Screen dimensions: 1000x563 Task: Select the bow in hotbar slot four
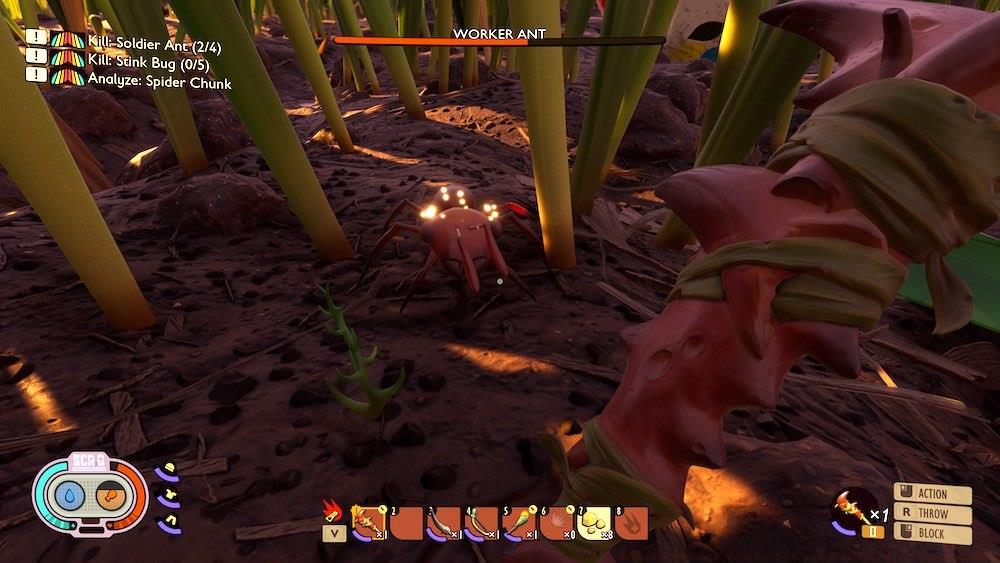(x=481, y=522)
